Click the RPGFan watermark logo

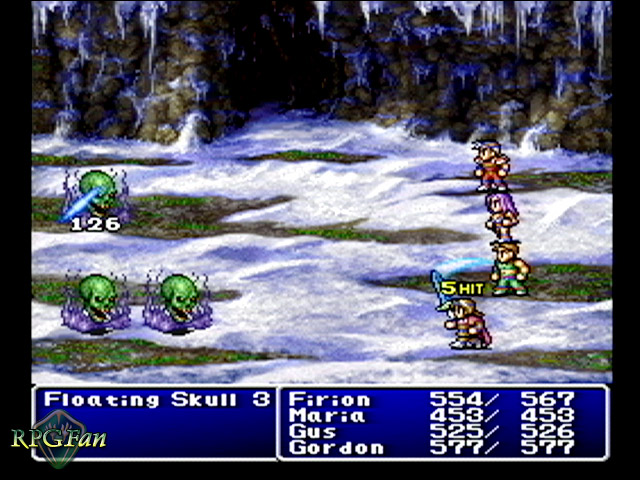pos(60,438)
